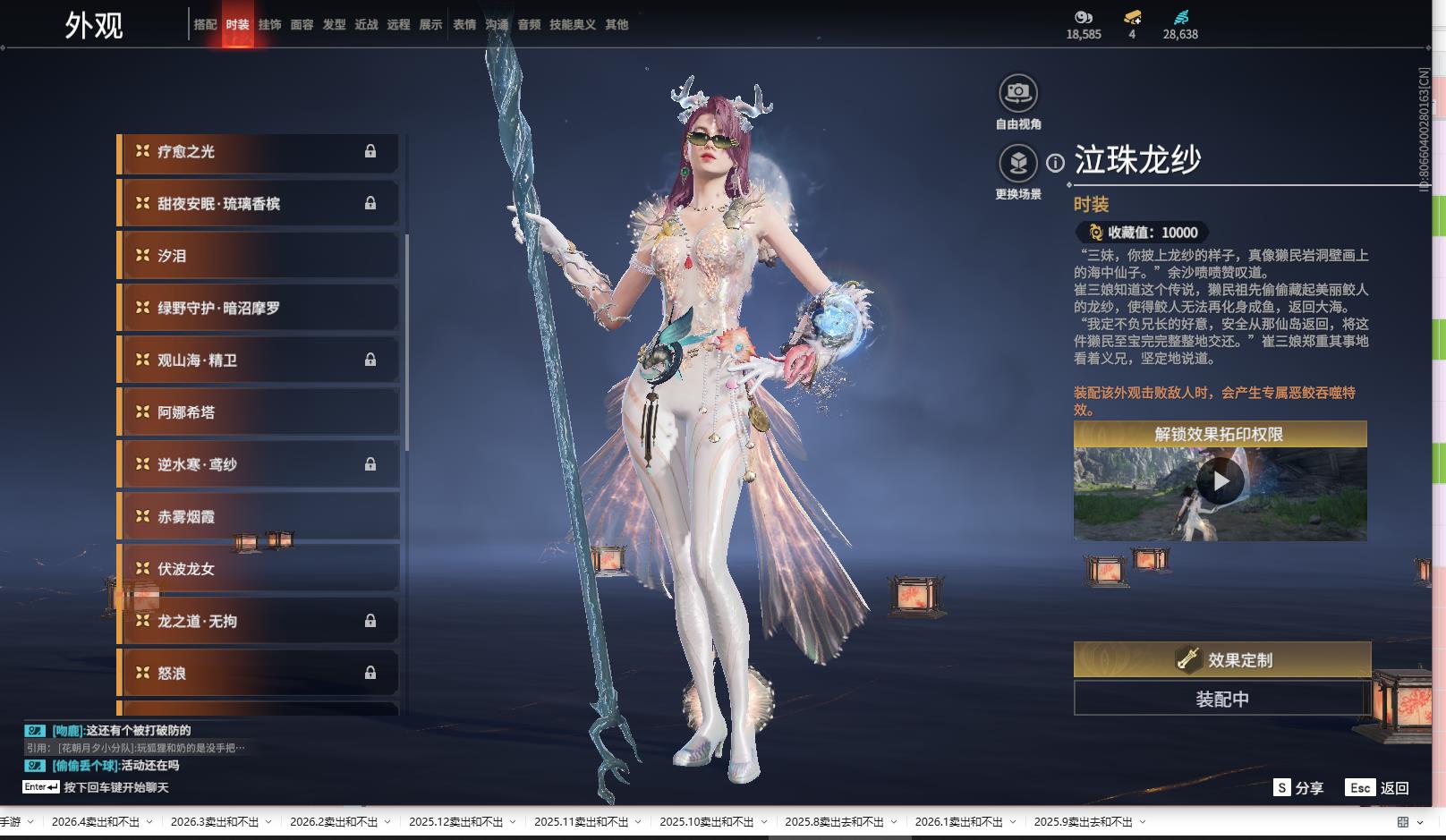
Task: Select the 发型 tab
Action: point(334,25)
